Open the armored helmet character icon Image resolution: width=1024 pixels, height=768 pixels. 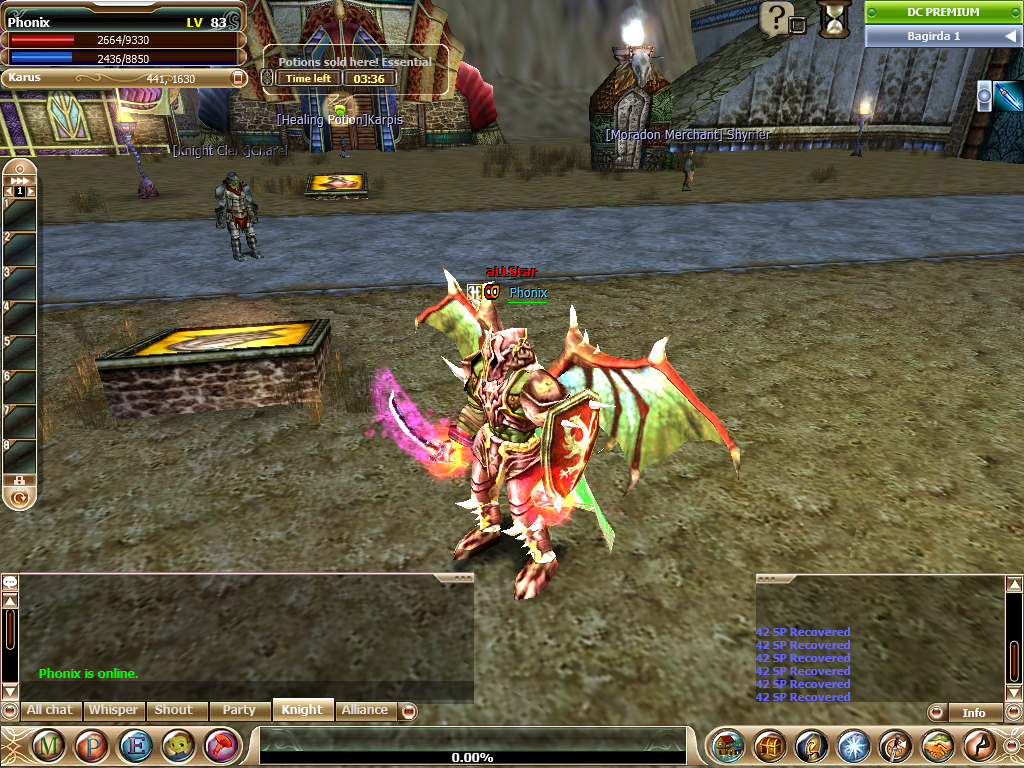click(x=811, y=745)
